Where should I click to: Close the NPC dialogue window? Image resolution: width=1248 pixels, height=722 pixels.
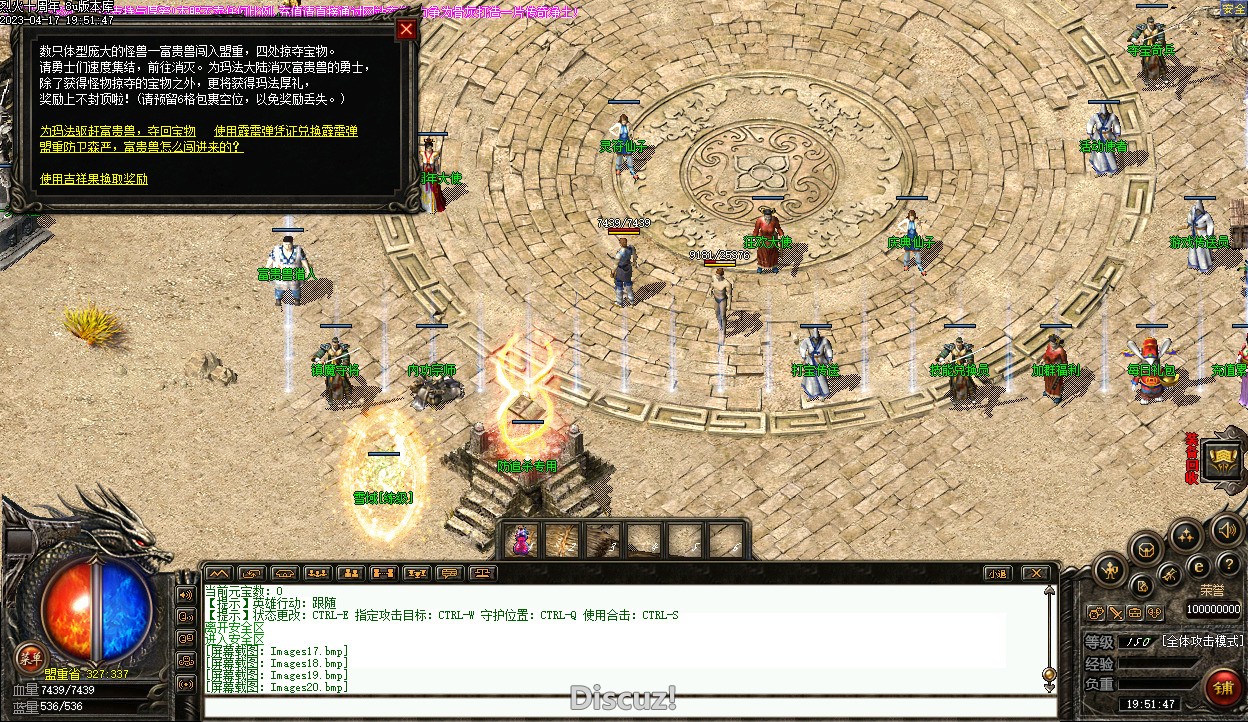tap(406, 29)
